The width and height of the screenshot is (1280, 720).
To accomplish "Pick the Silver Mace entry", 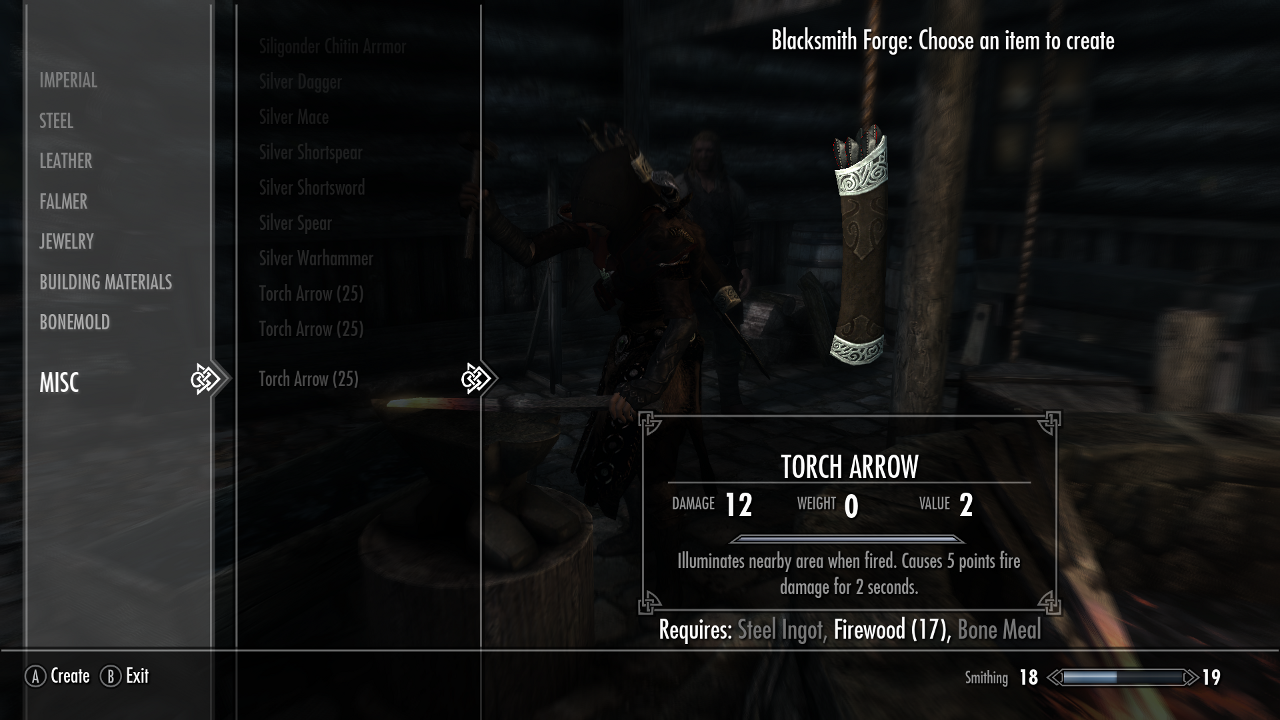I will (294, 117).
